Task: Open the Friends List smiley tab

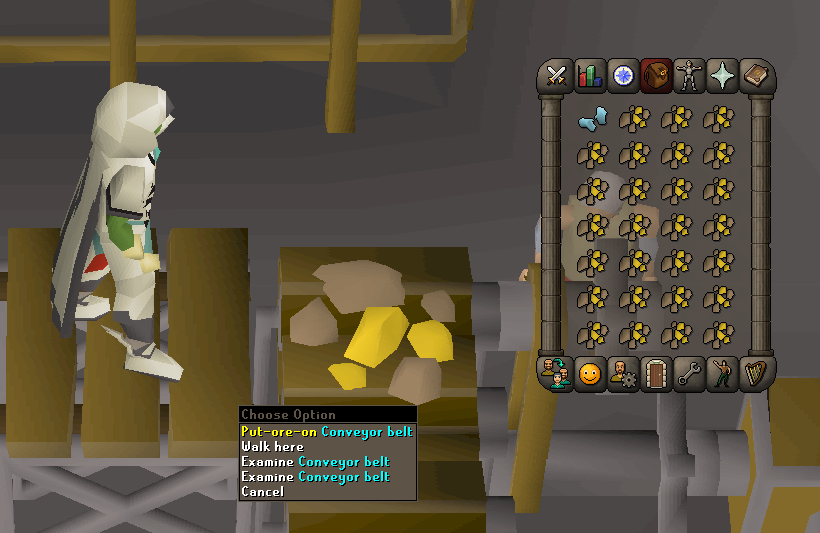Action: click(x=590, y=374)
